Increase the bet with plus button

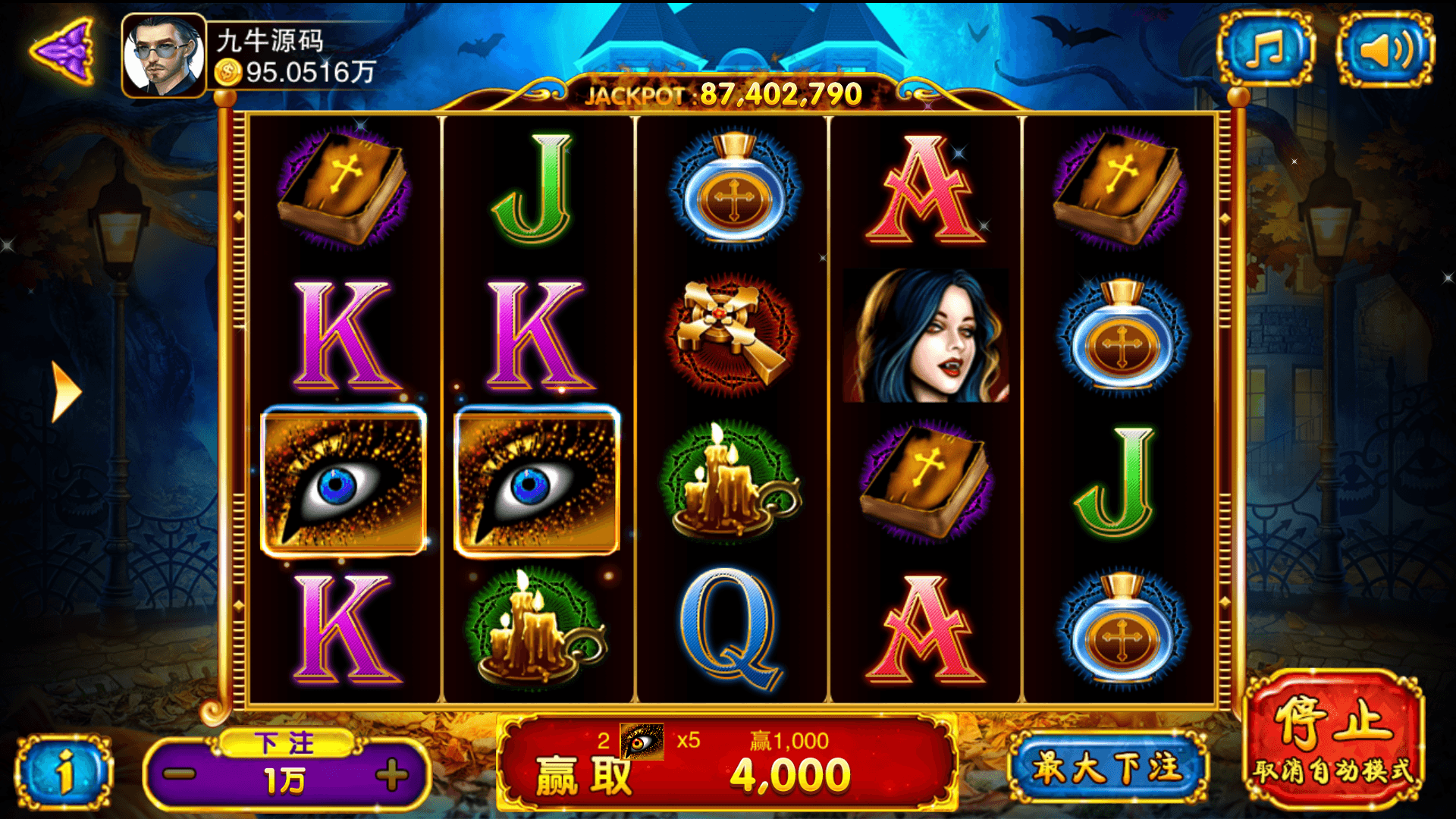[391, 775]
